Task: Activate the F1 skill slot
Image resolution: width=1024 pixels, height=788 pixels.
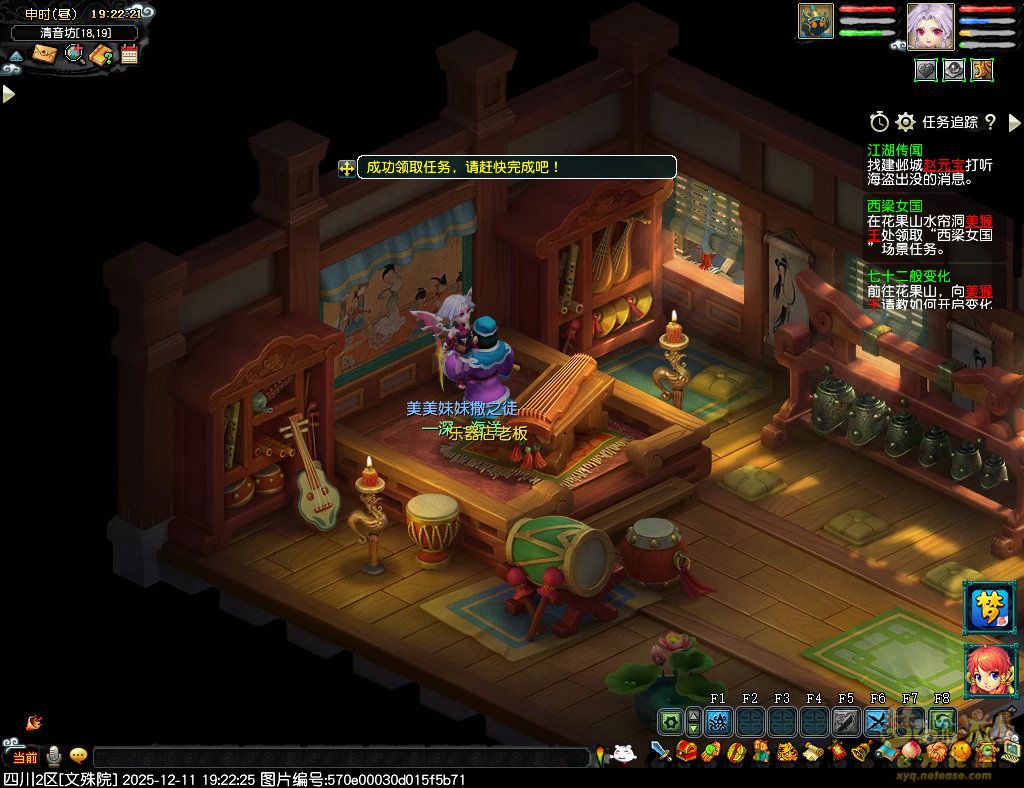Action: click(718, 722)
